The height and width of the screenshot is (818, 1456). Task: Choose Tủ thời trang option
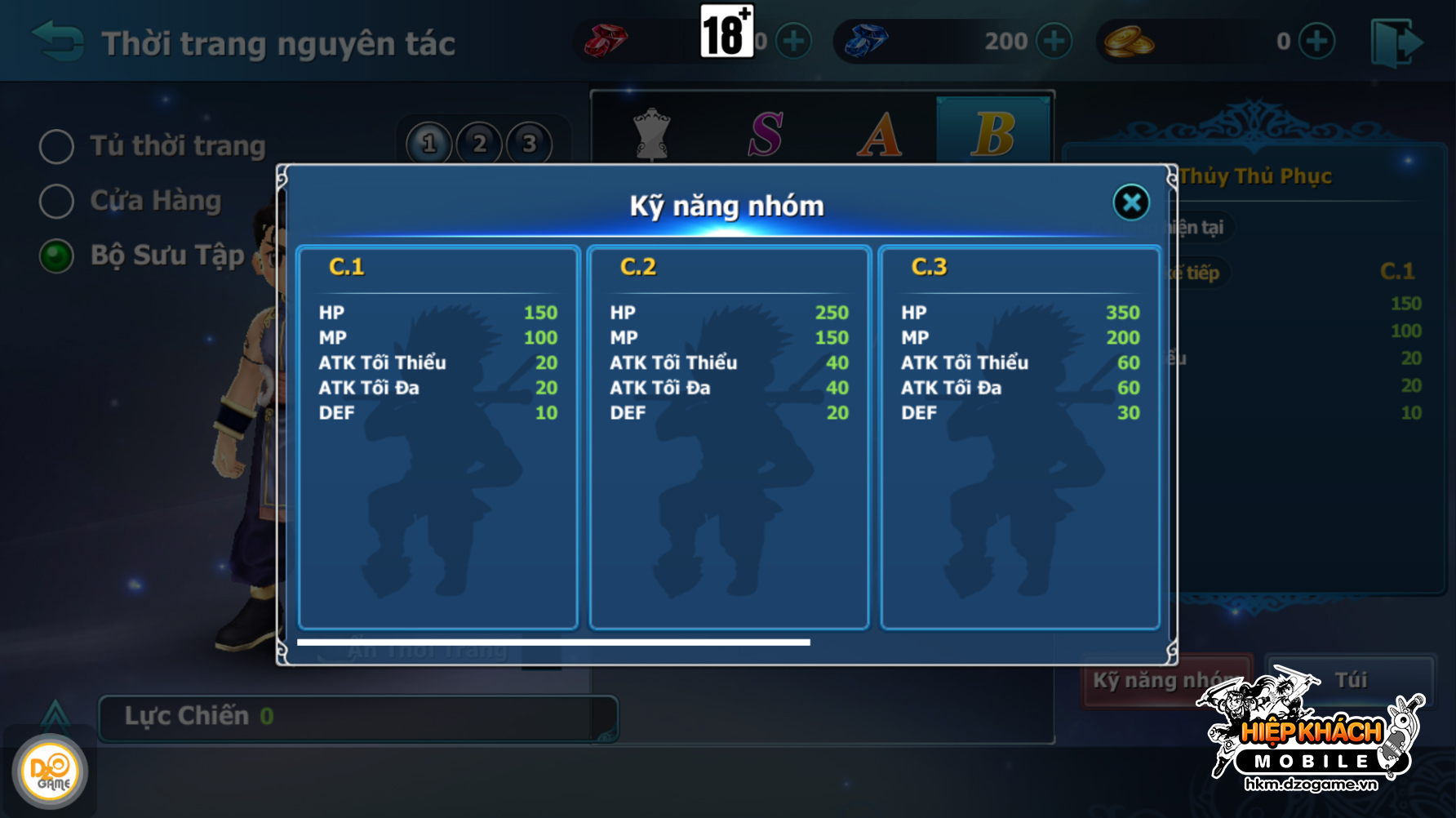(57, 147)
